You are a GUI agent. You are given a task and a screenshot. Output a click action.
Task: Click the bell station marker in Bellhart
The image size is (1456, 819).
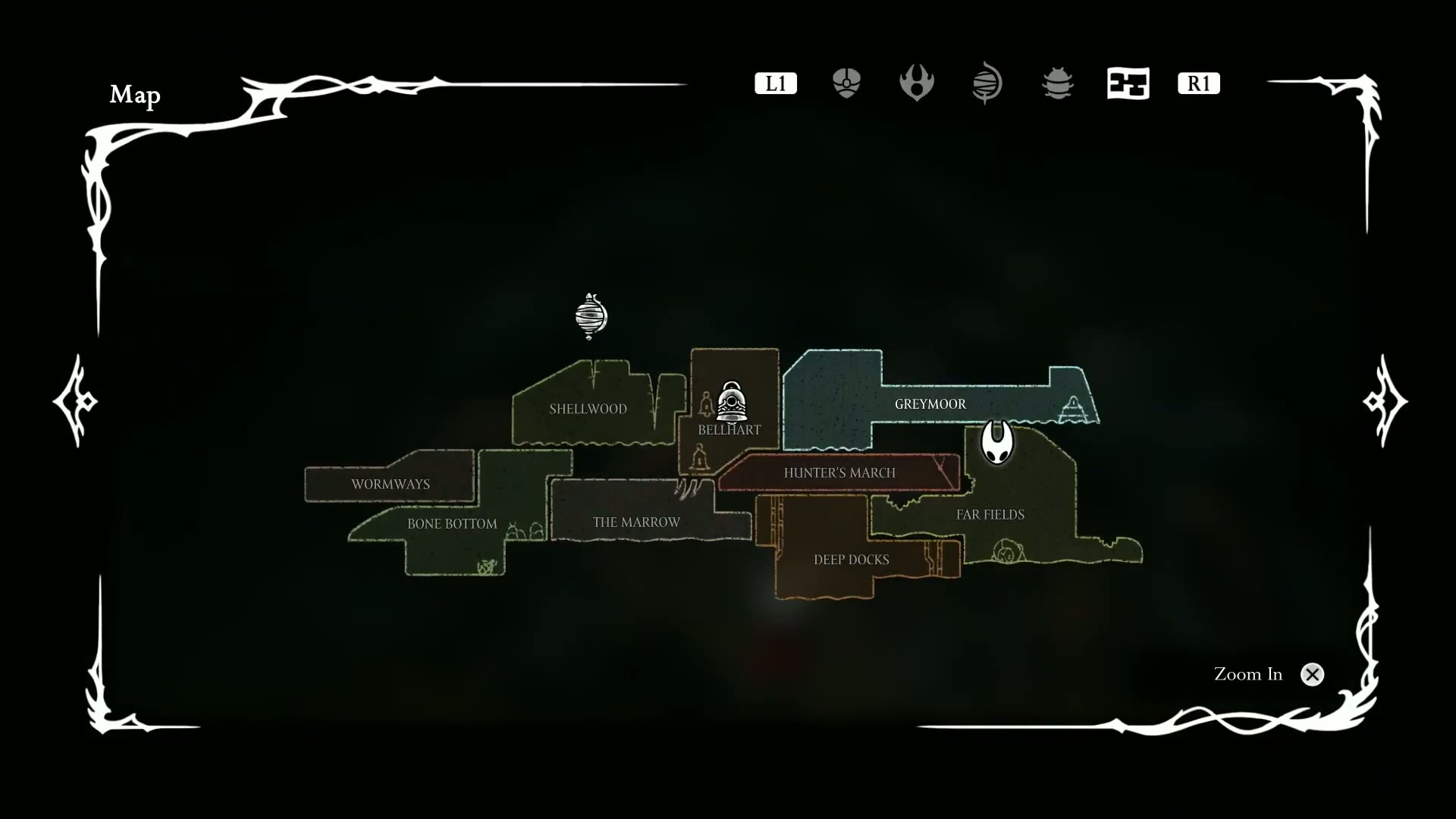coord(732,401)
